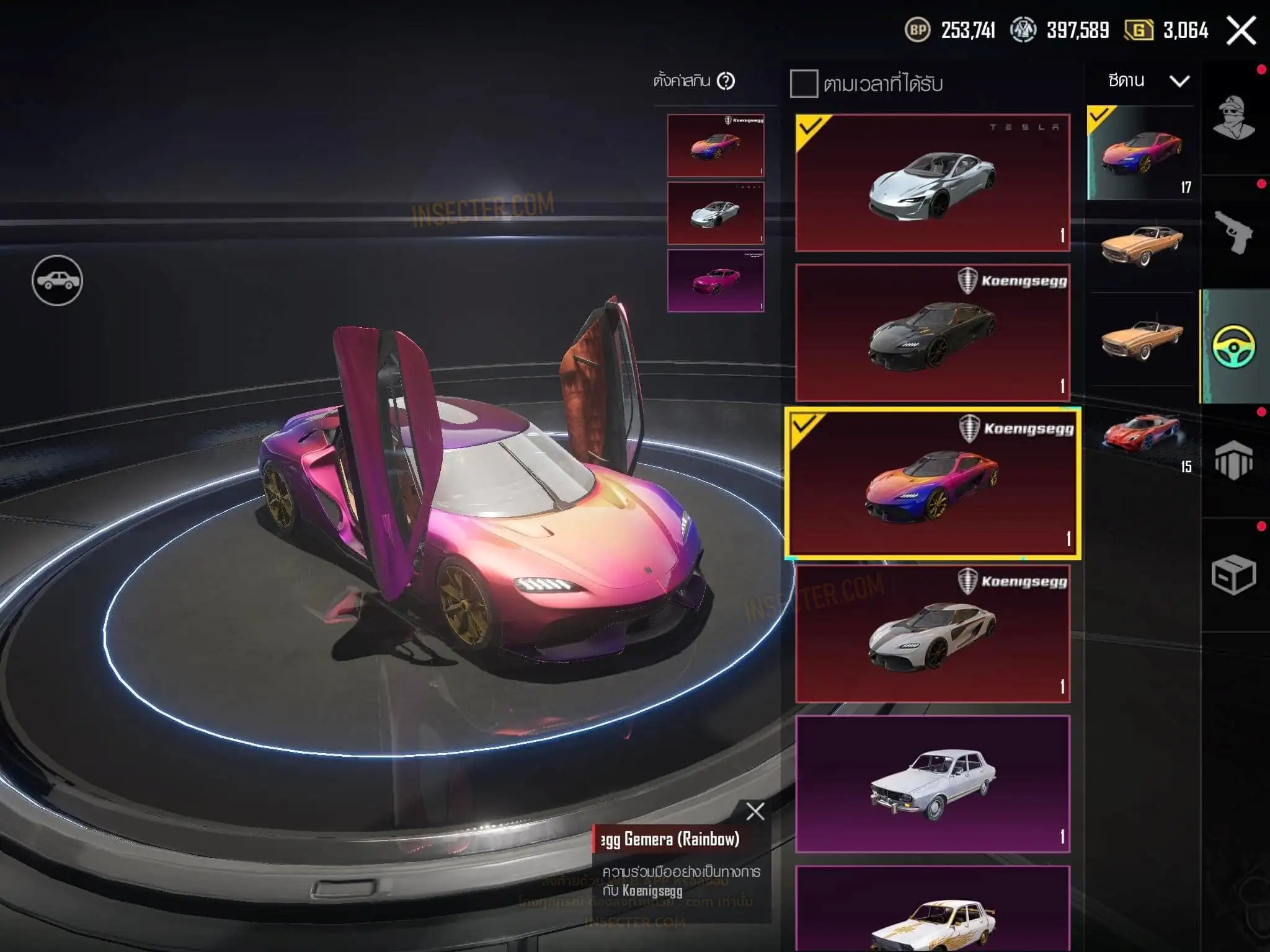Choose the black Koenigsegg Gemera skin
This screenshot has width=1270, height=952.
point(933,333)
